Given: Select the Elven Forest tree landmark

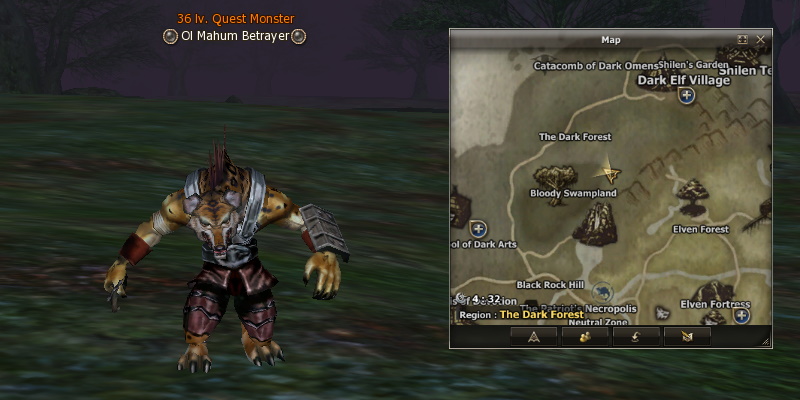Looking at the screenshot, I should point(689,196).
